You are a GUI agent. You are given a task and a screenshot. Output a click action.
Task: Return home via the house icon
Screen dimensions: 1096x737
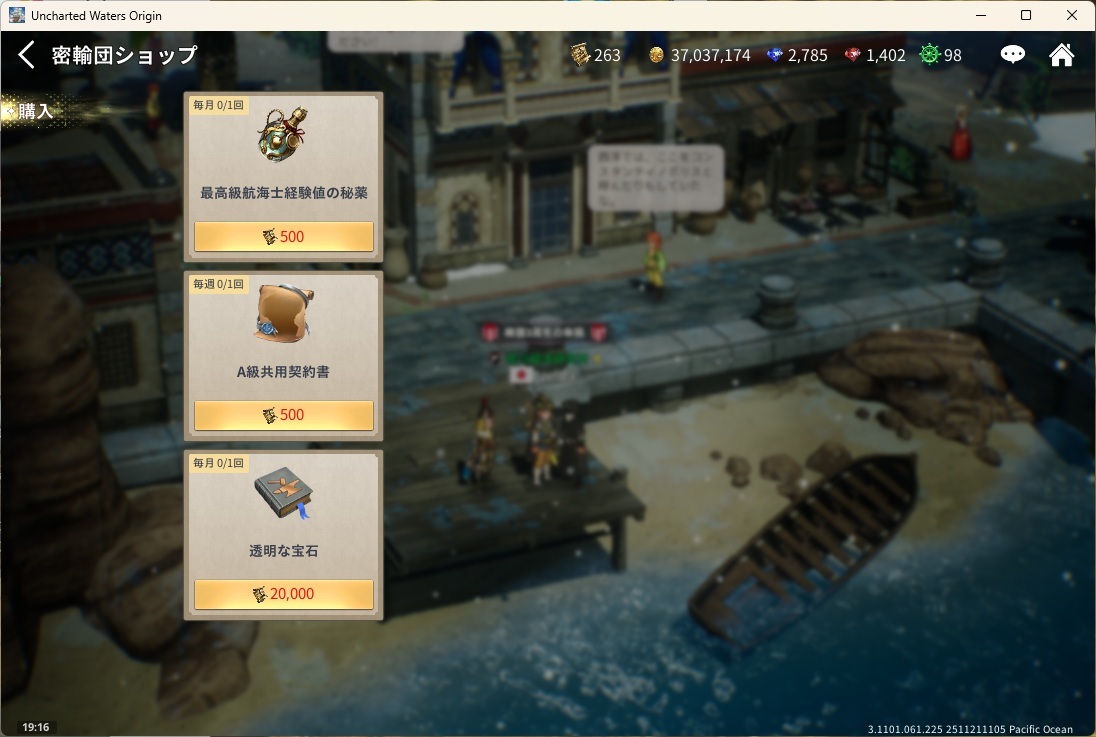(1061, 55)
